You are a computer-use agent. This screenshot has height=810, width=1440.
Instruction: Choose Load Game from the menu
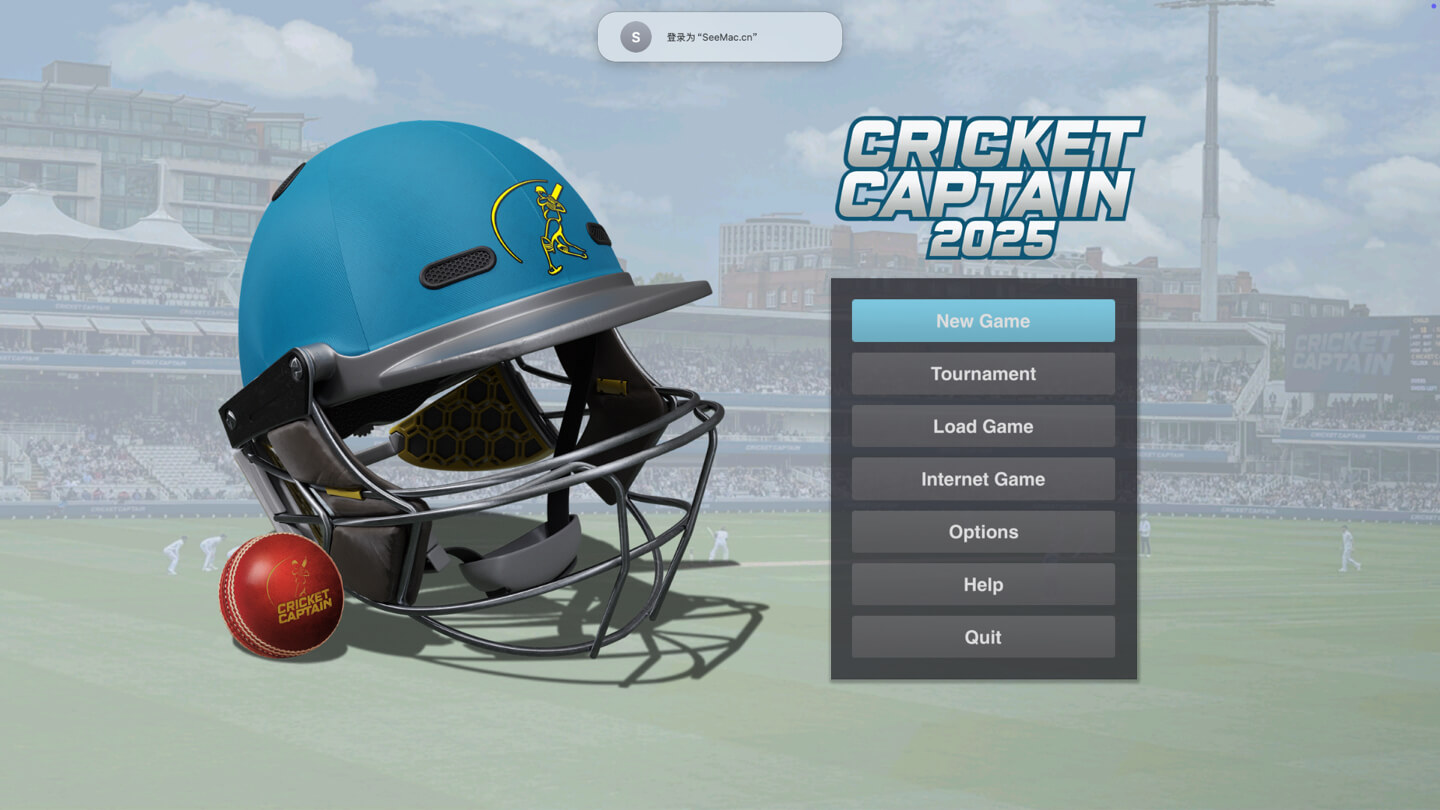(983, 426)
